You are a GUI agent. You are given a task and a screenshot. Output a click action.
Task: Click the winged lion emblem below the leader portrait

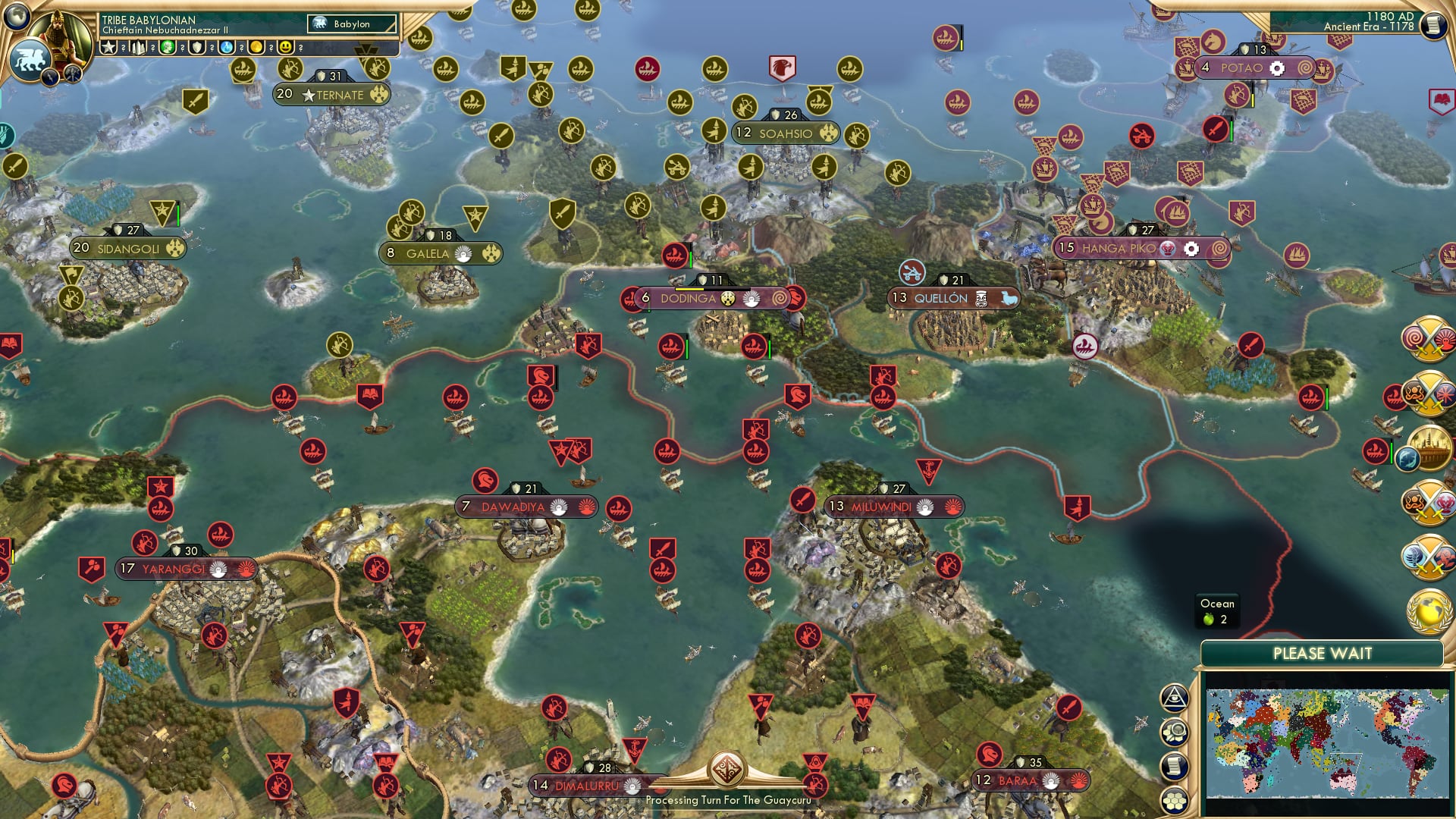(x=29, y=58)
